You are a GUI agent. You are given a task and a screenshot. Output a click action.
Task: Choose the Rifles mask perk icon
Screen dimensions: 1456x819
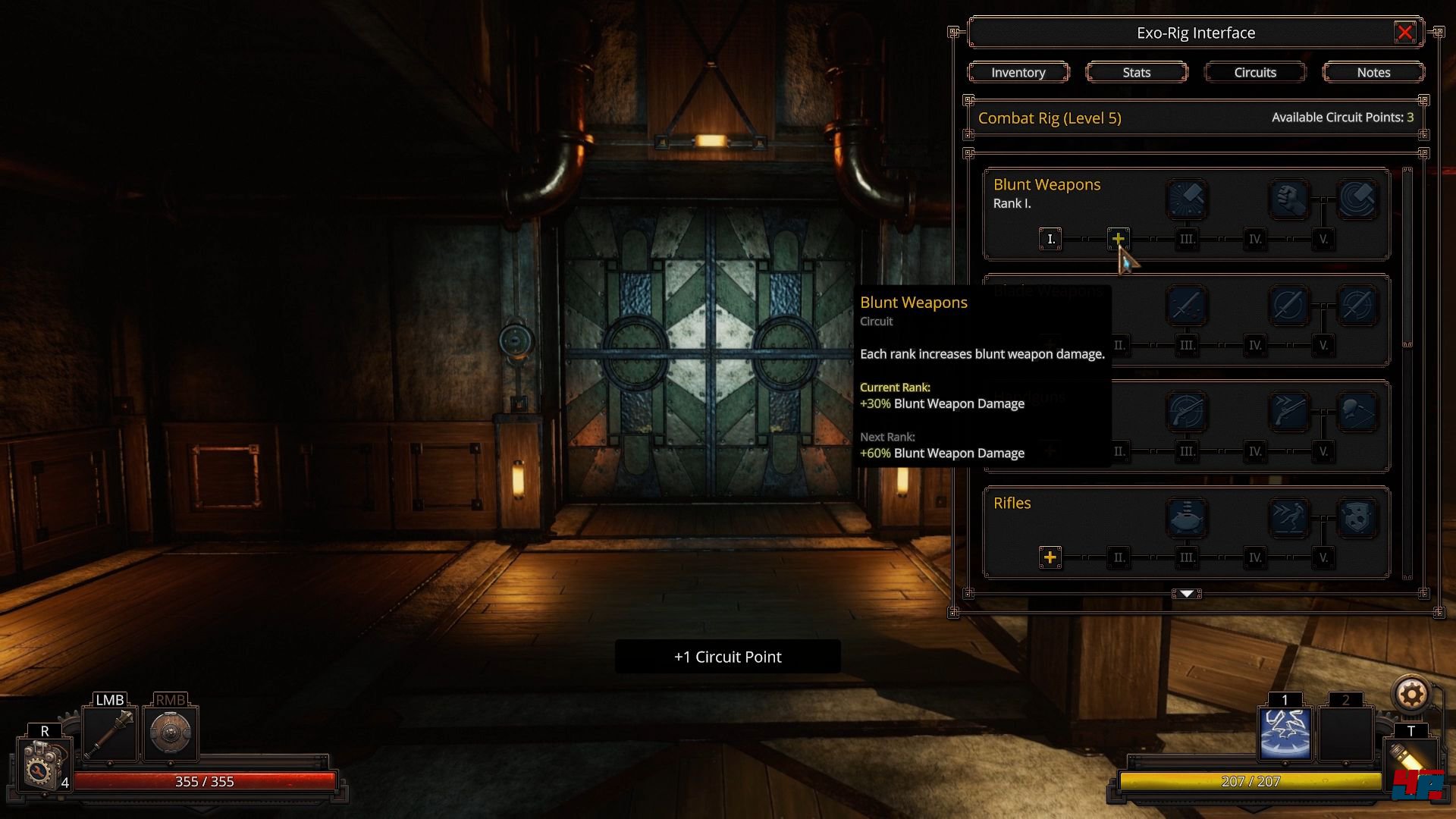1357,518
